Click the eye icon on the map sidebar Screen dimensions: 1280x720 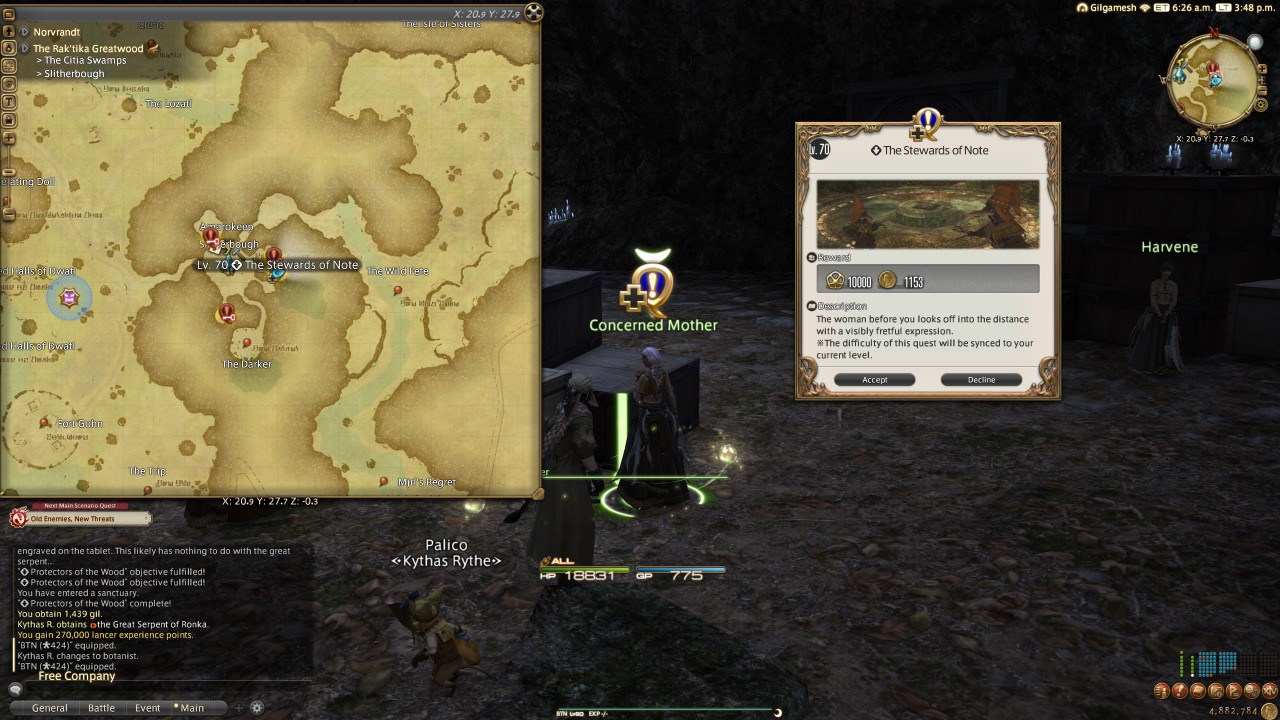click(8, 83)
